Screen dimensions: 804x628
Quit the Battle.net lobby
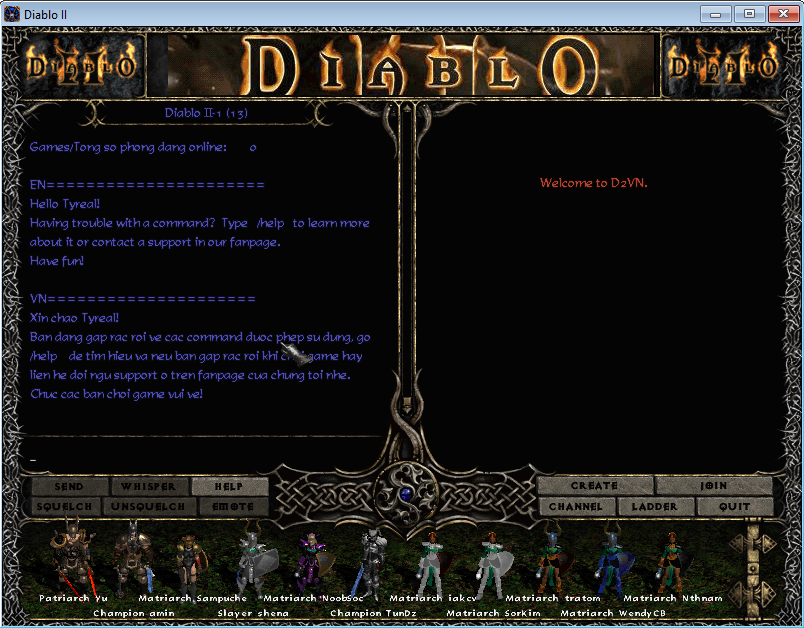coord(736,507)
